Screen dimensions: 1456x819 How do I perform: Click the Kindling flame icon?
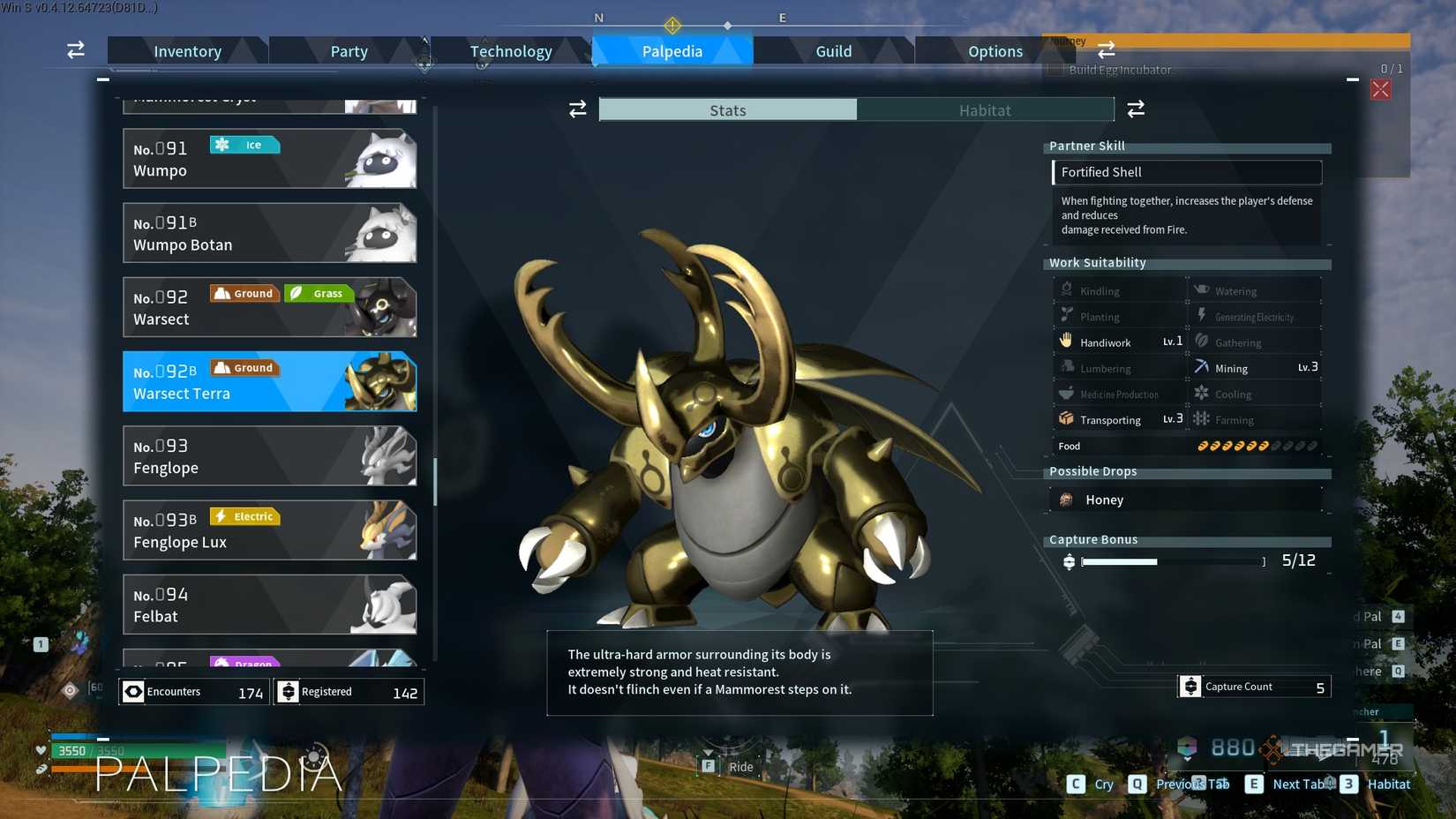pos(1065,289)
